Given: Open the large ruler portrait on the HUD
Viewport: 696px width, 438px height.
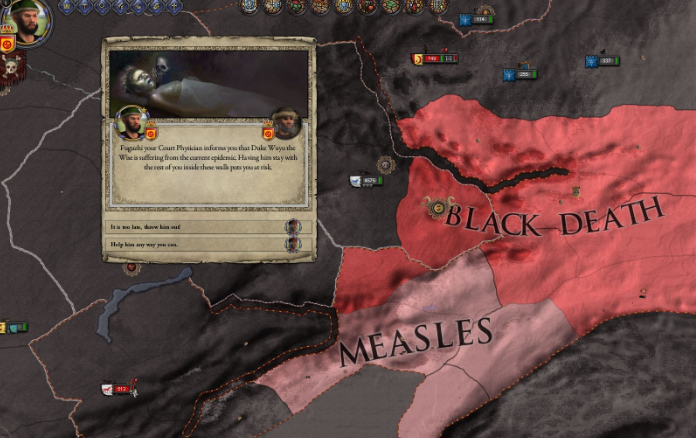Looking at the screenshot, I should (30, 20).
